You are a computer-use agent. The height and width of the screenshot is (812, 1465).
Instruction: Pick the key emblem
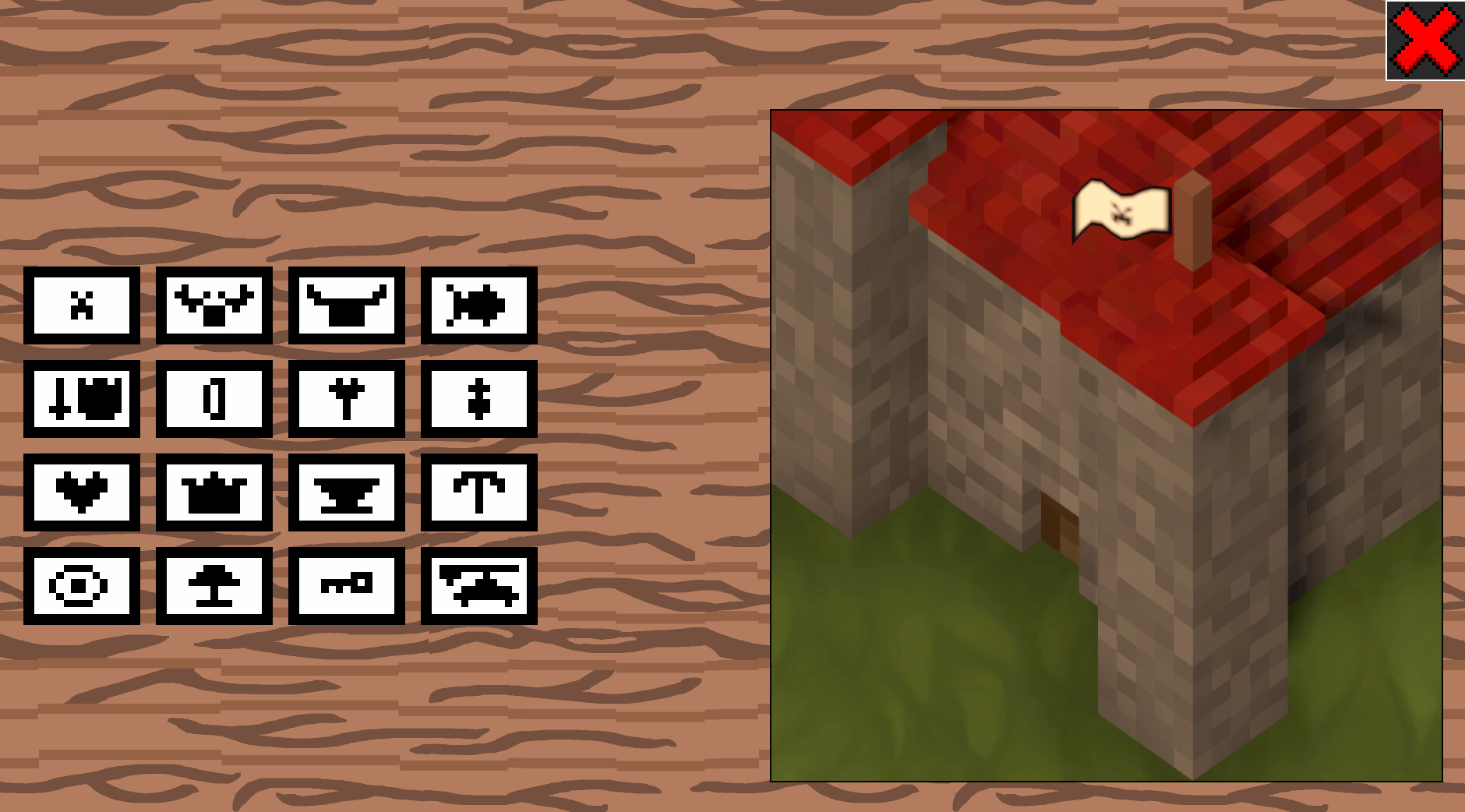coord(347,587)
